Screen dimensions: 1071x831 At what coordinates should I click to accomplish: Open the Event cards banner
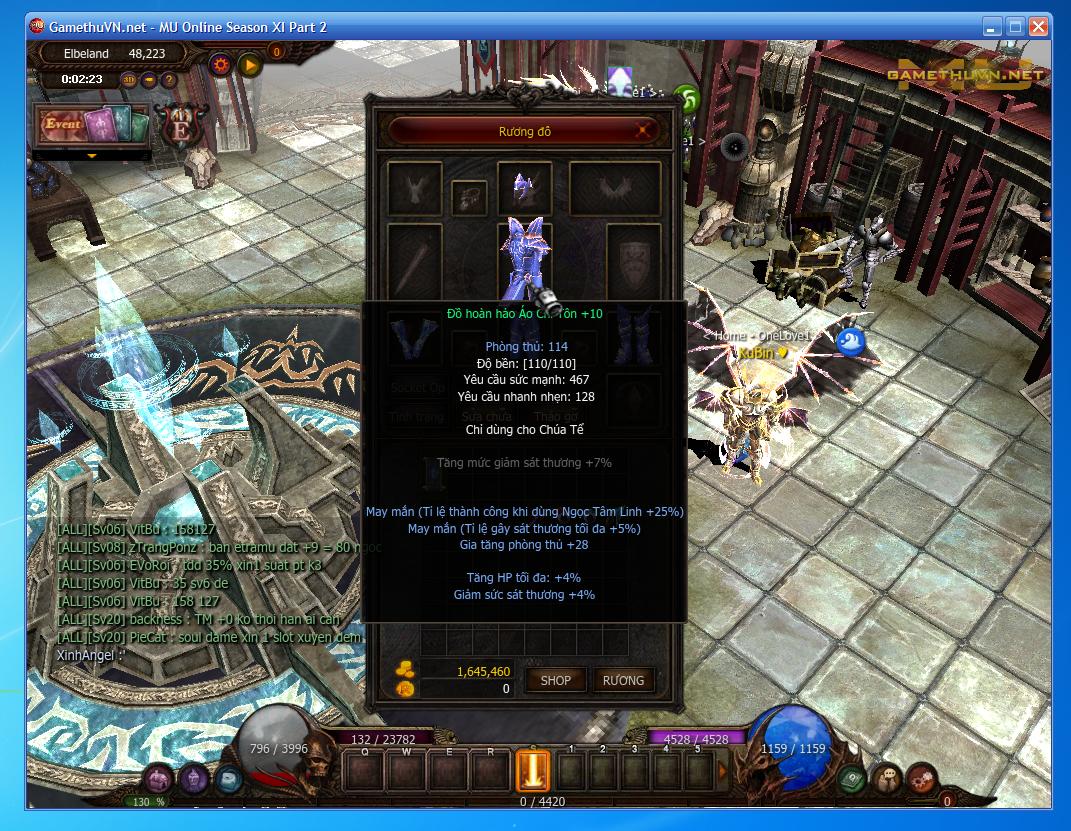92,125
